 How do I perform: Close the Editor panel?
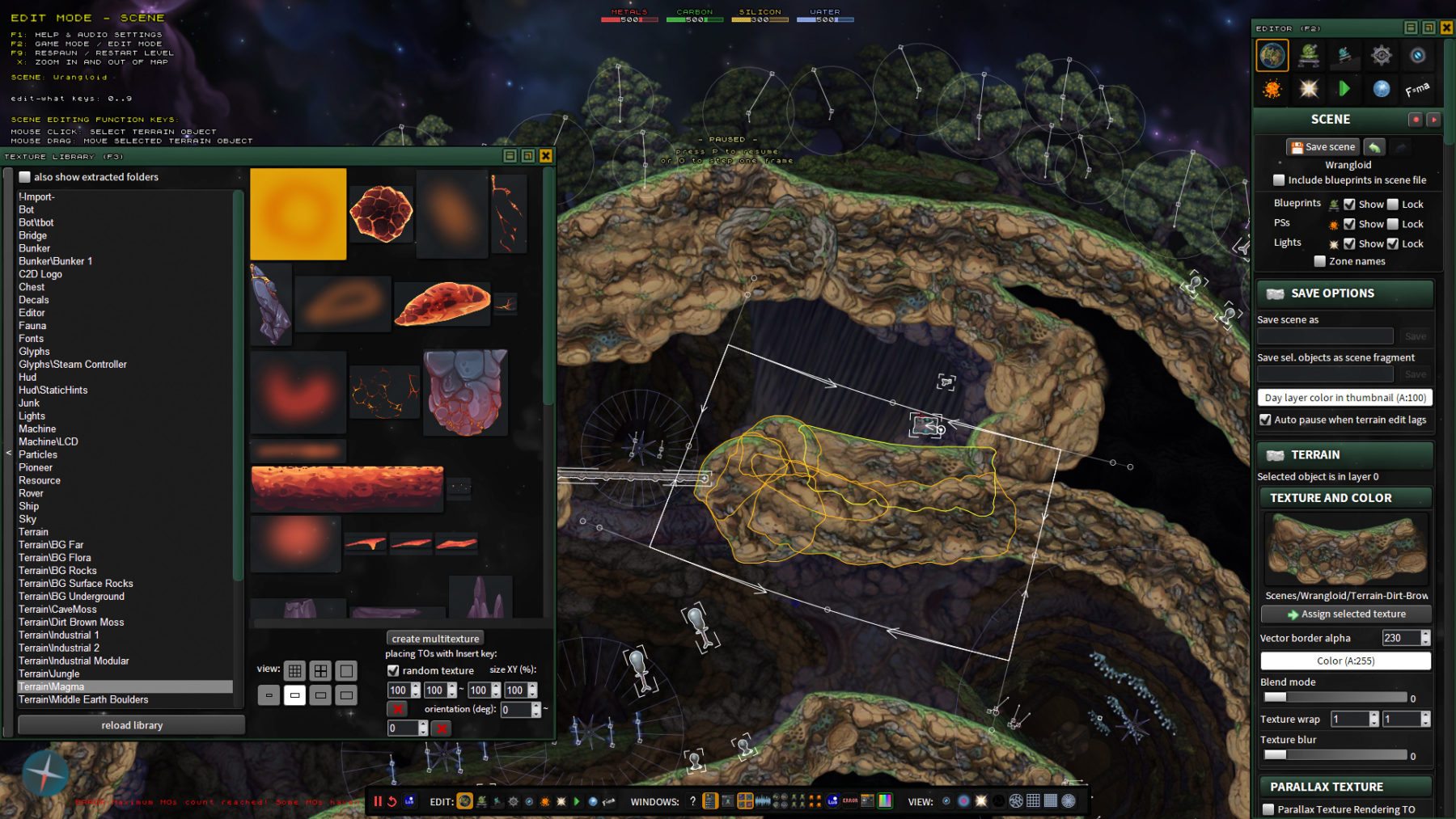1446,28
